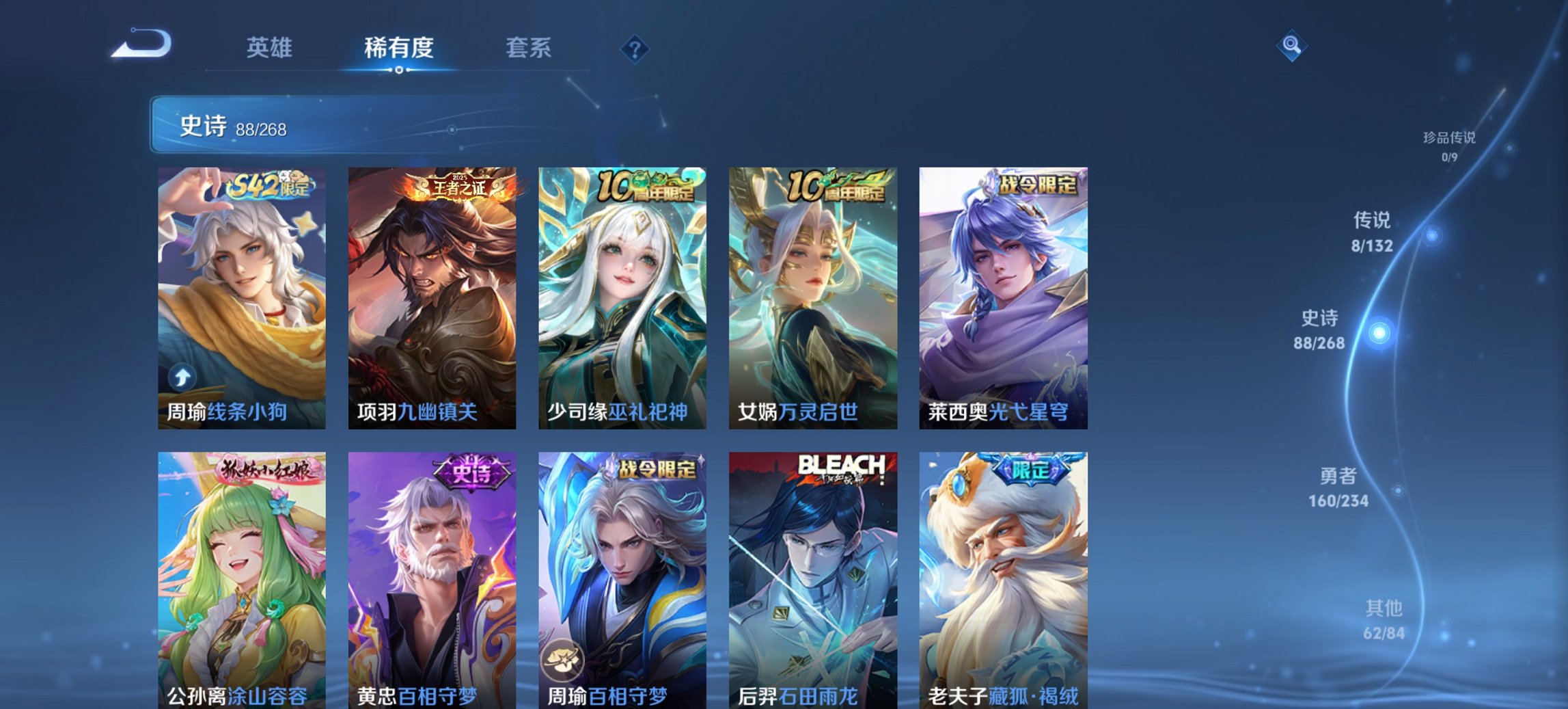Click the question mark help icon
The width and height of the screenshot is (1568, 709).
coord(636,50)
